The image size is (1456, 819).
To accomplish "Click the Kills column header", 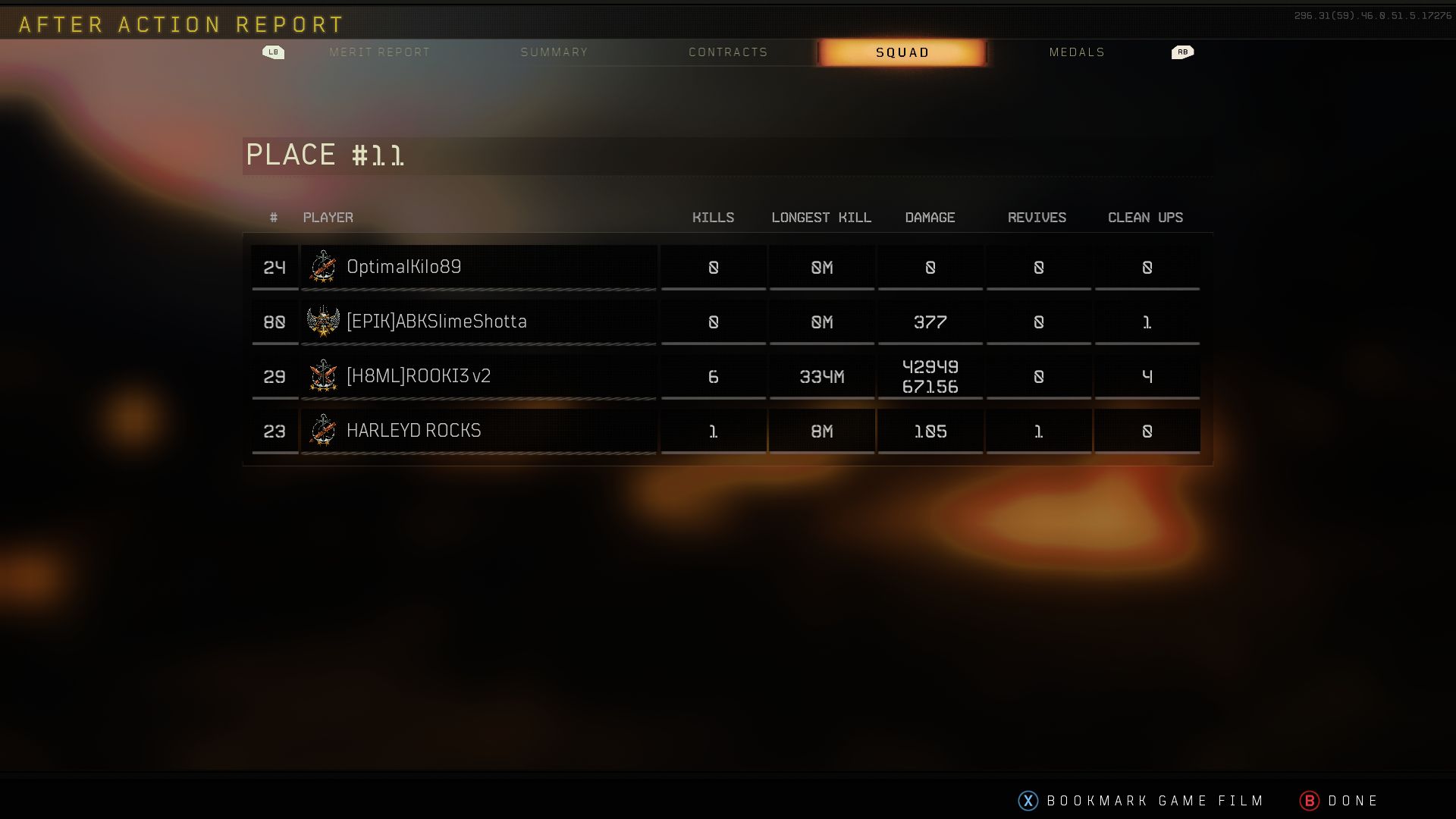I will coord(713,218).
